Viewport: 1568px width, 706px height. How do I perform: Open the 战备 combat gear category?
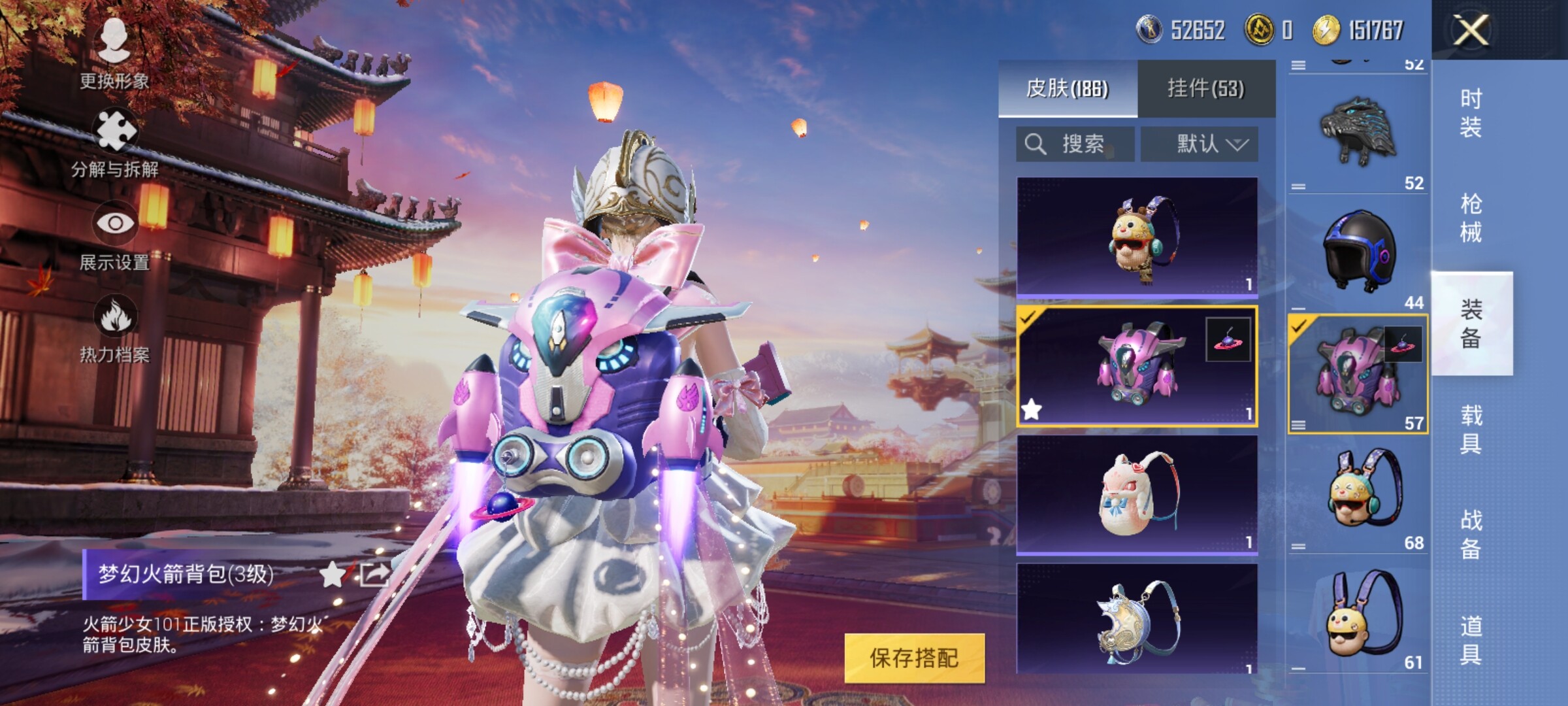(1471, 534)
